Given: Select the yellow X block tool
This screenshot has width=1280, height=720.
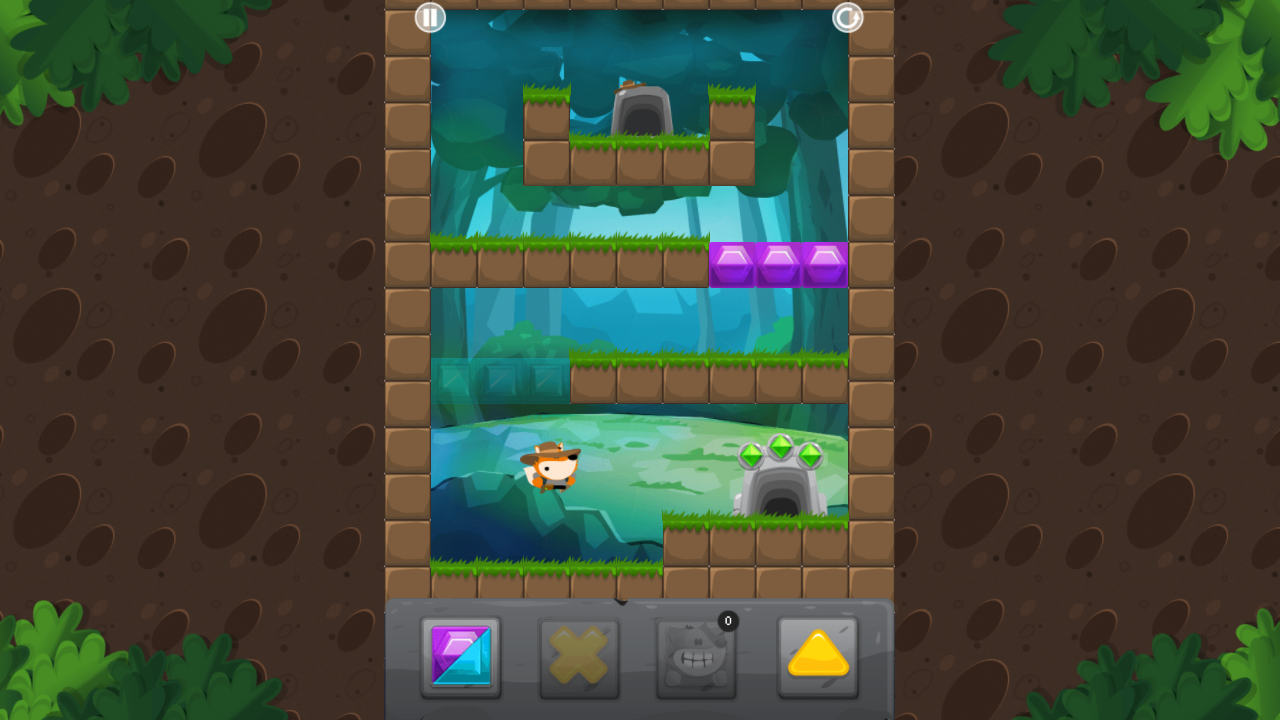Looking at the screenshot, I should tap(578, 658).
